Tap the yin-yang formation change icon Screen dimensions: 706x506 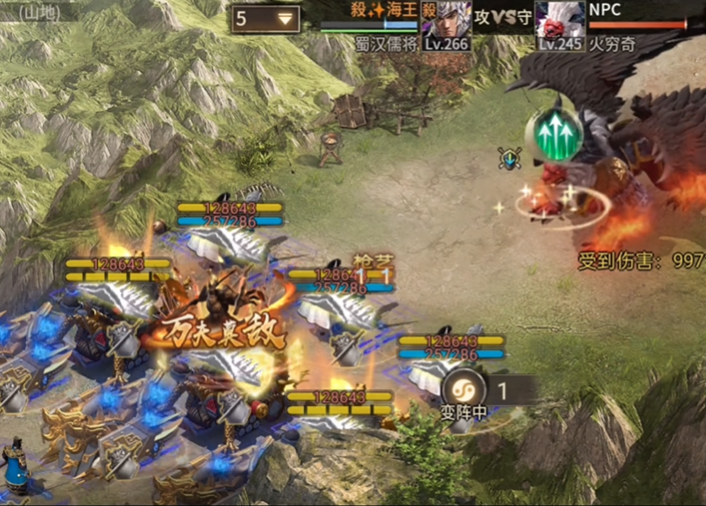pyautogui.click(x=462, y=389)
